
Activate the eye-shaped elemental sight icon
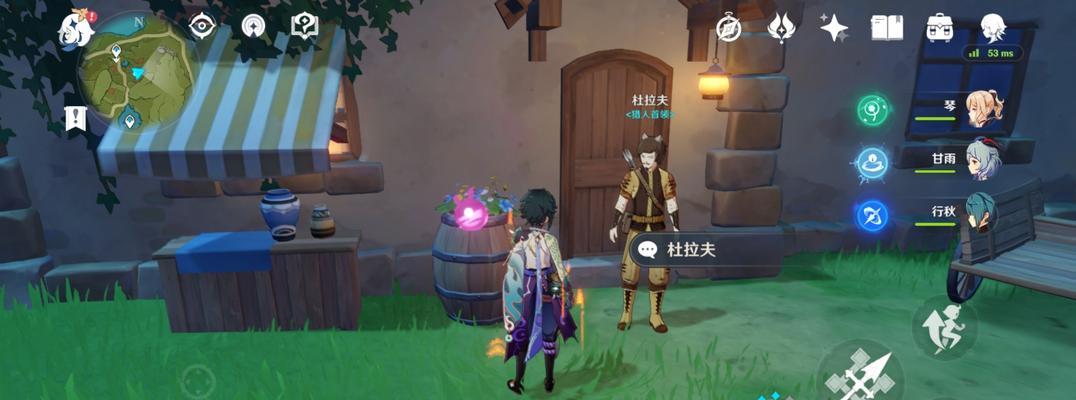point(203,27)
